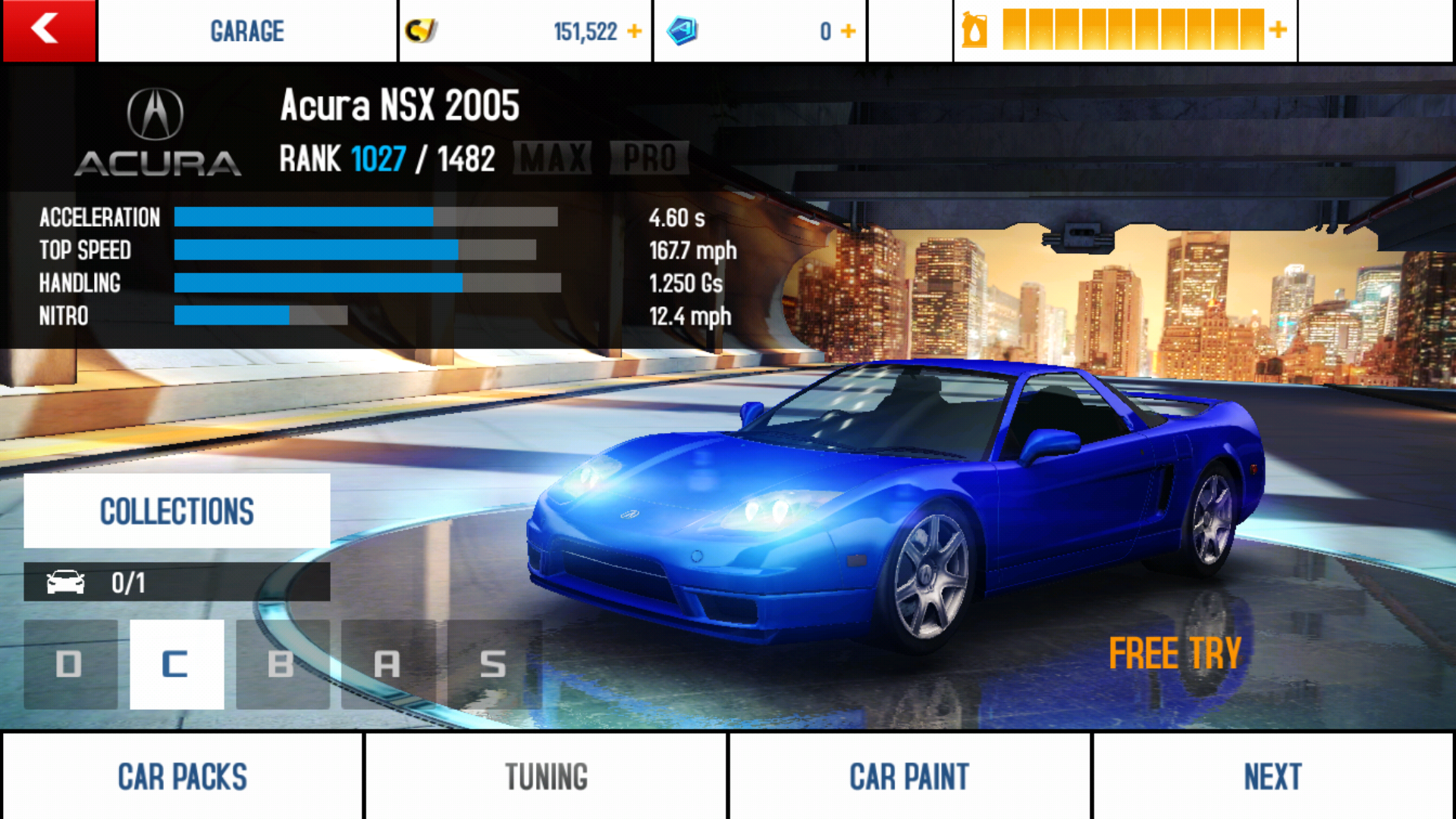1456x819 pixels.
Task: Buy tokens using the plus icon
Action: 849,31
